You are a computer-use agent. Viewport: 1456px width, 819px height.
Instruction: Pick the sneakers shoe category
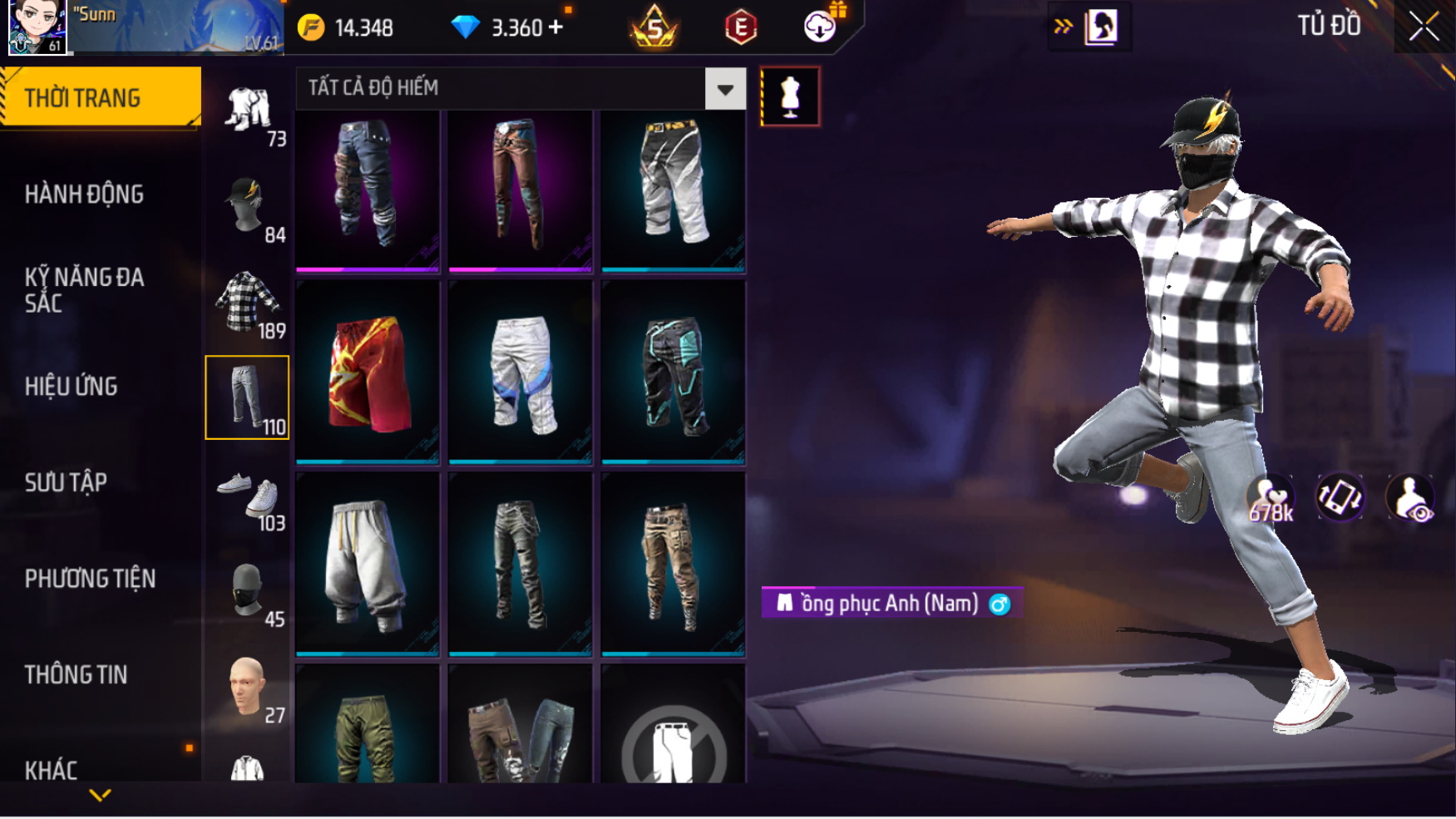pos(247,494)
